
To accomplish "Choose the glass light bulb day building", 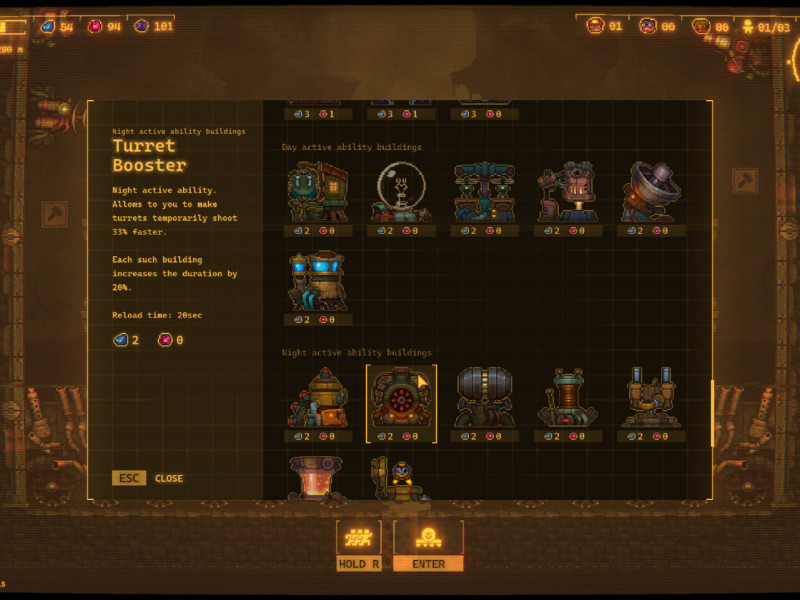I will [x=401, y=192].
